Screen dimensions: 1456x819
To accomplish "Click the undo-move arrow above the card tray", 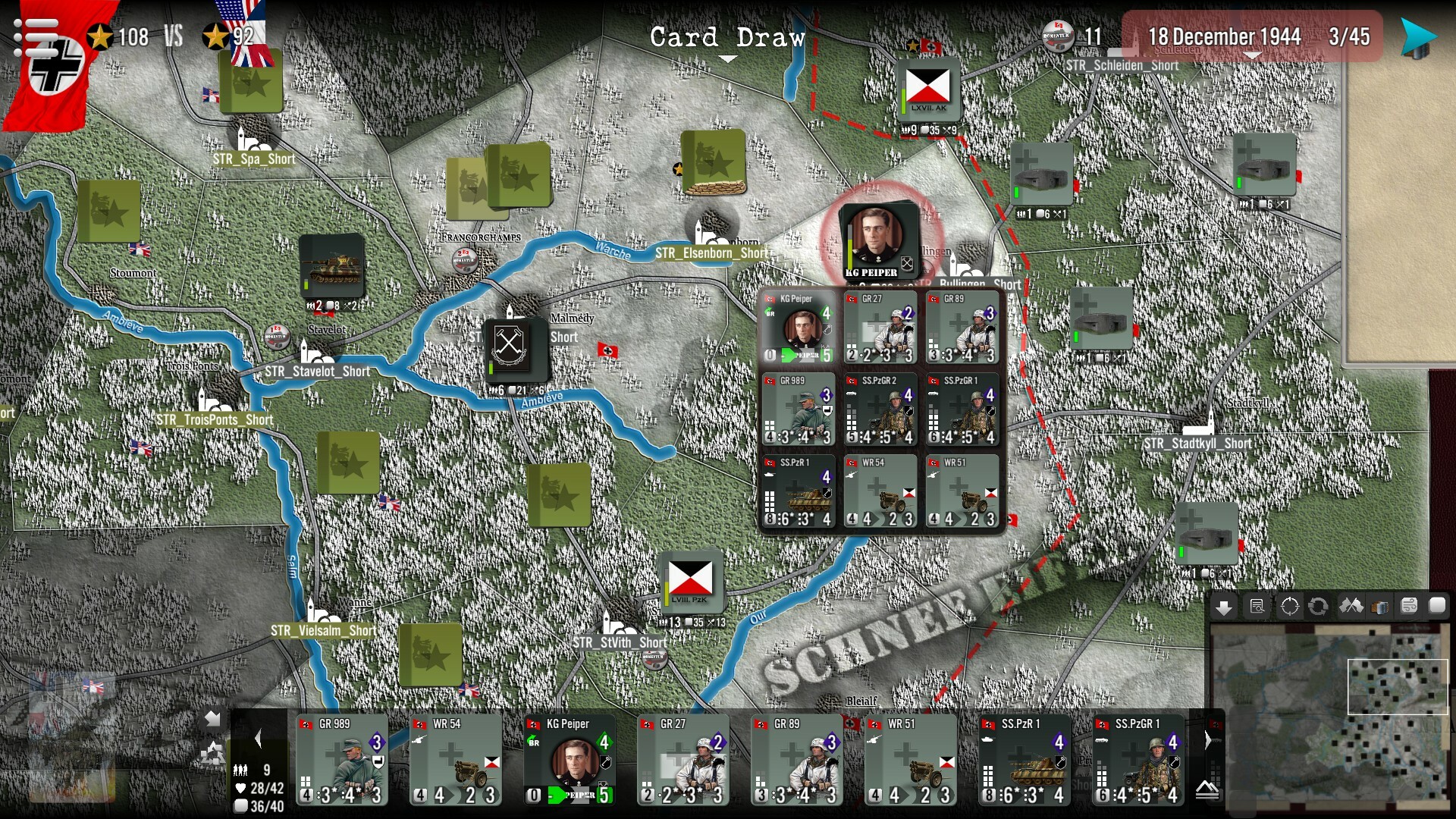I will tap(213, 719).
